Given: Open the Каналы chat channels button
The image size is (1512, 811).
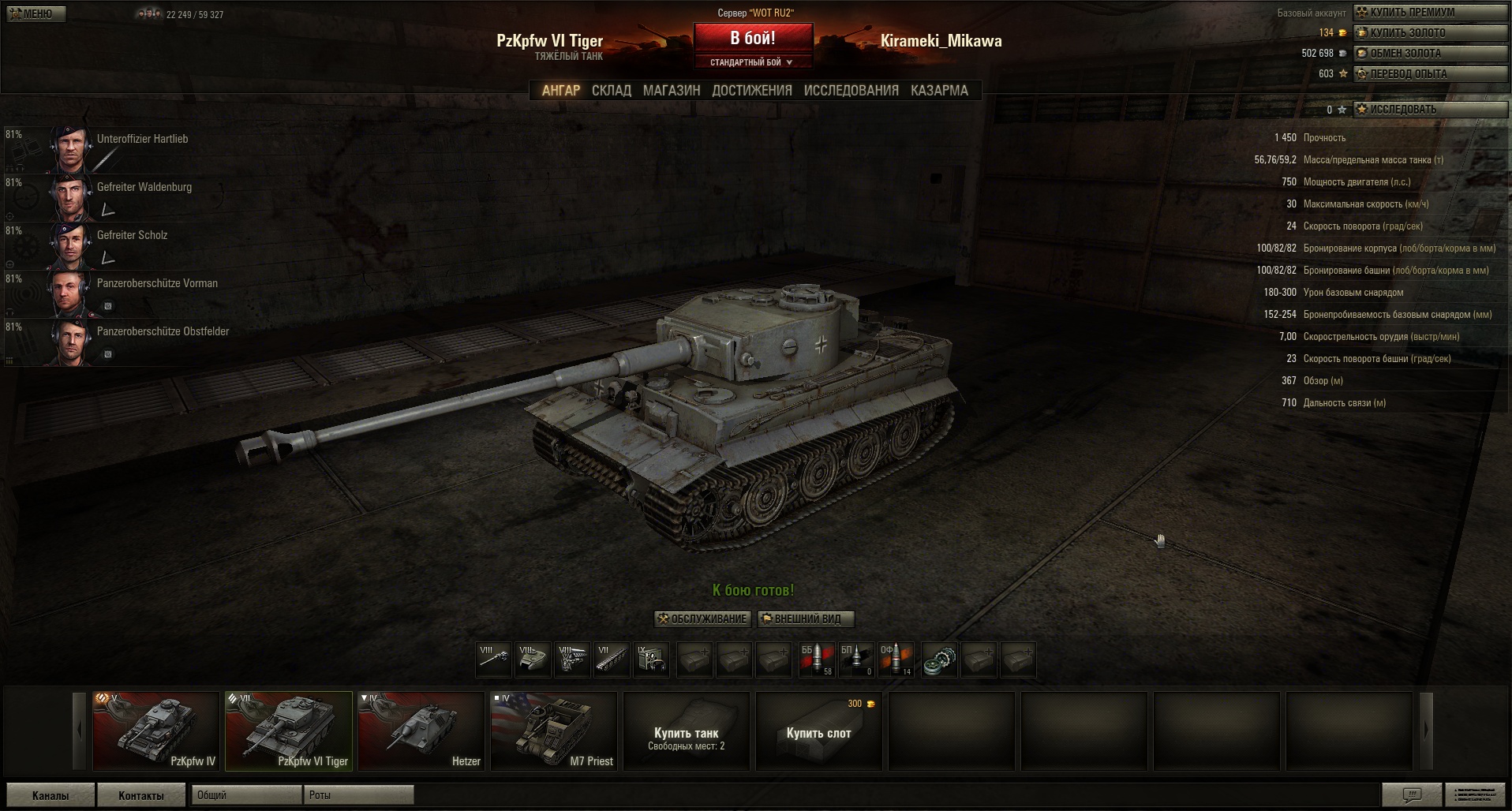Looking at the screenshot, I should [x=51, y=795].
